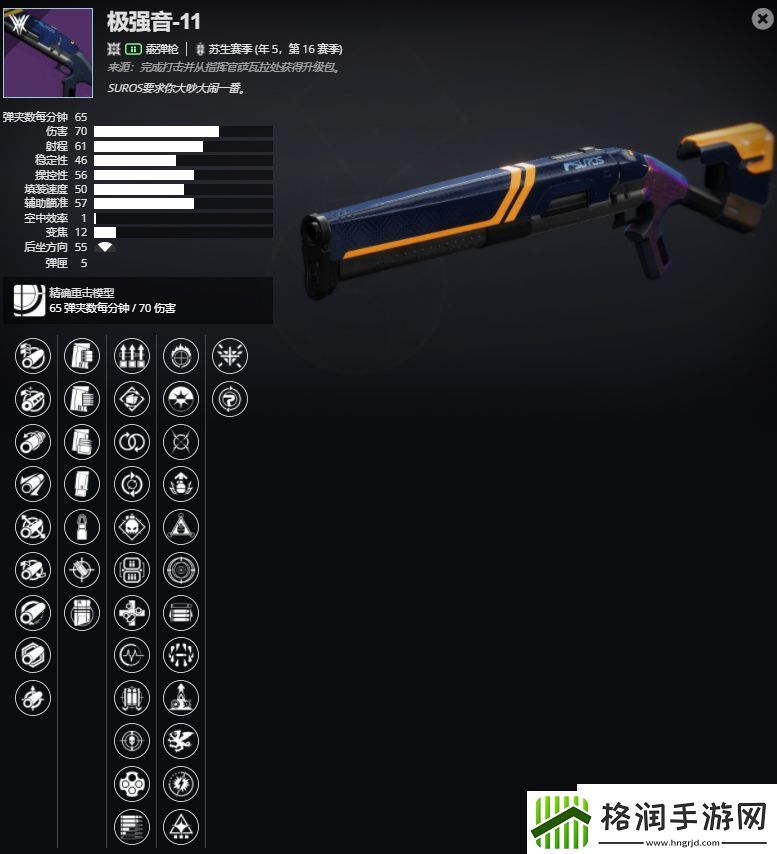
Task: Select the skull in crosshair perk
Action: point(132,741)
